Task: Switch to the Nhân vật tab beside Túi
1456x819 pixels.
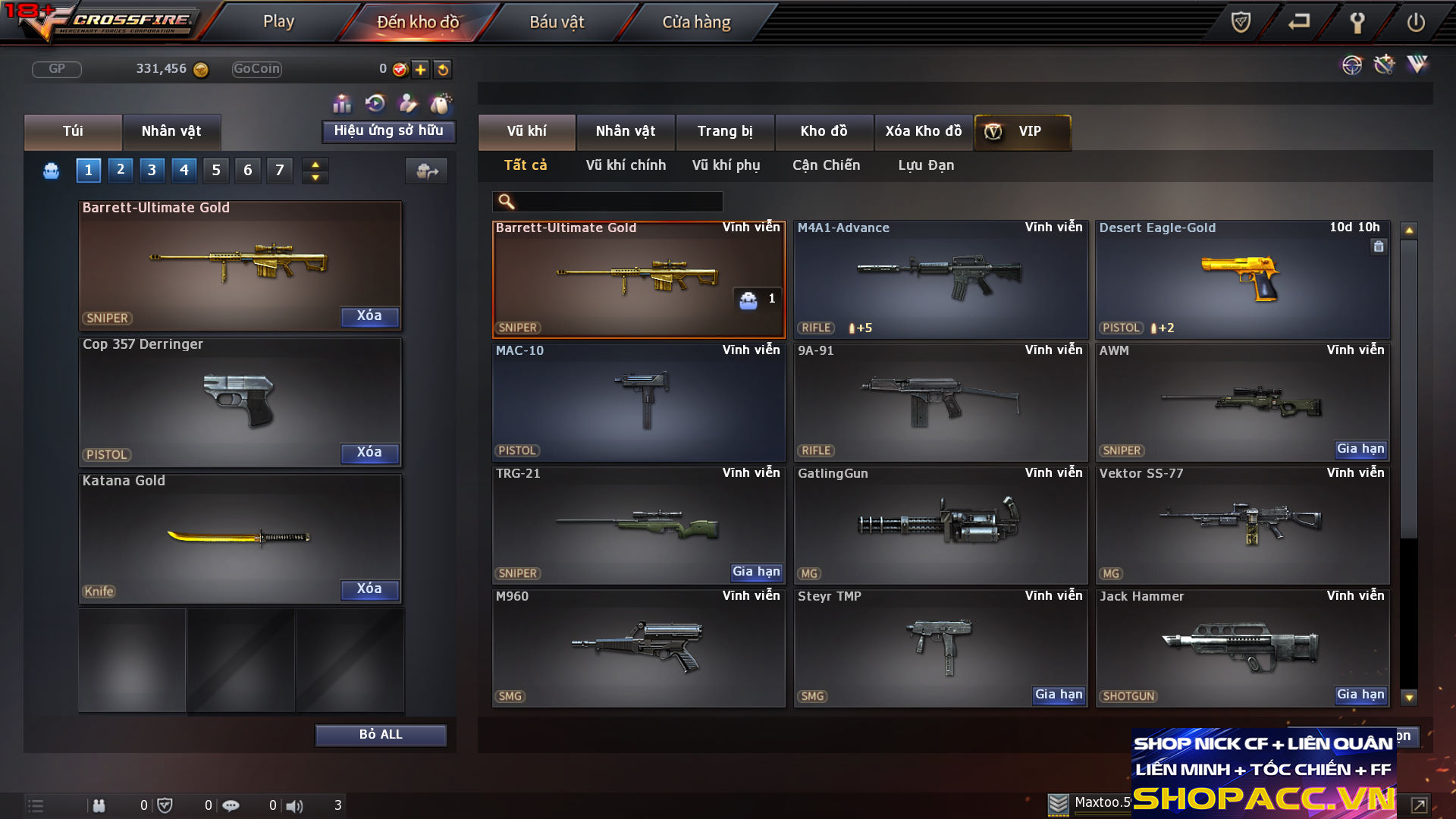Action: pos(171,131)
